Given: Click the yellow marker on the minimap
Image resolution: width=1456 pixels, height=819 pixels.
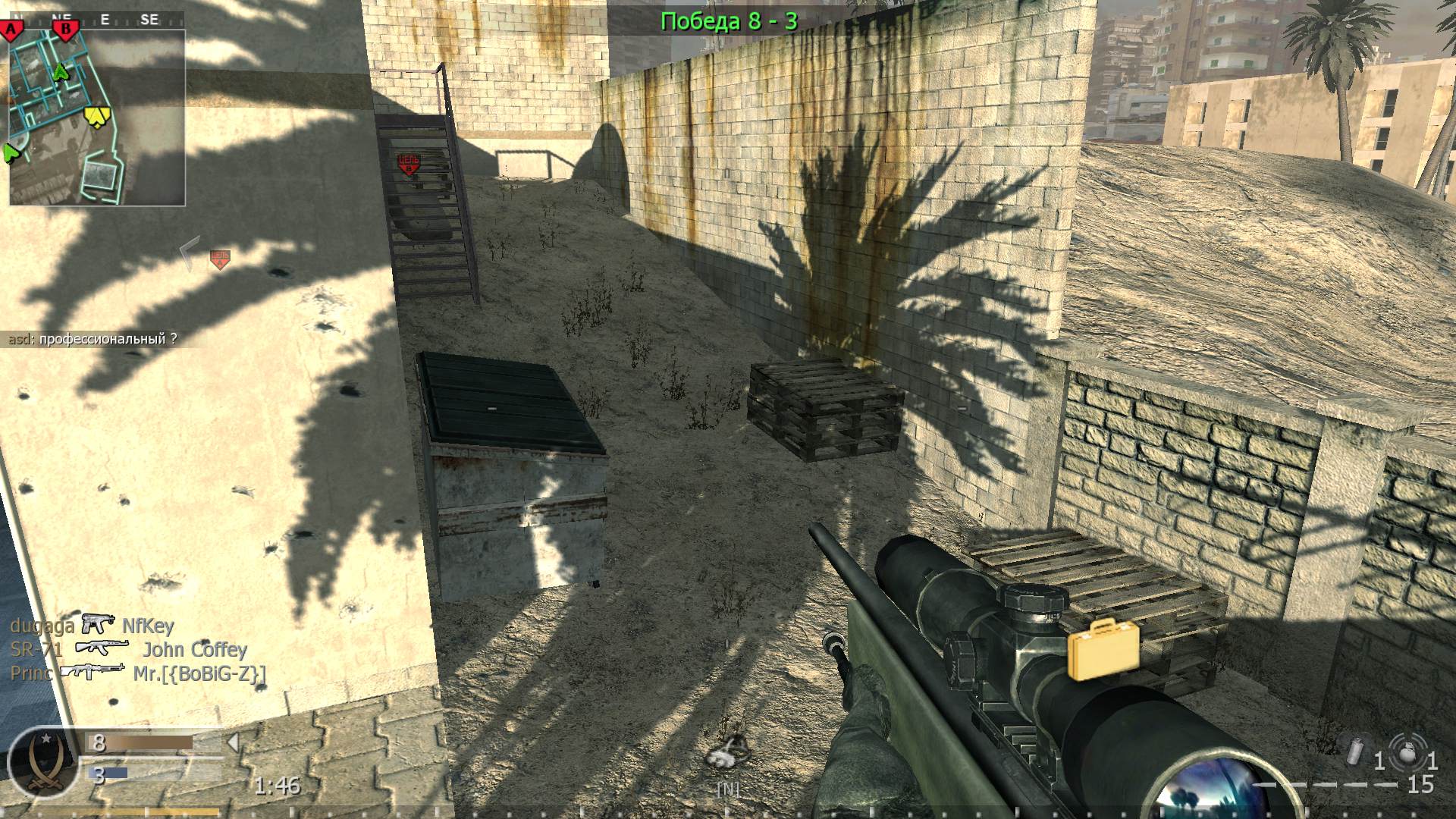Looking at the screenshot, I should [x=96, y=116].
